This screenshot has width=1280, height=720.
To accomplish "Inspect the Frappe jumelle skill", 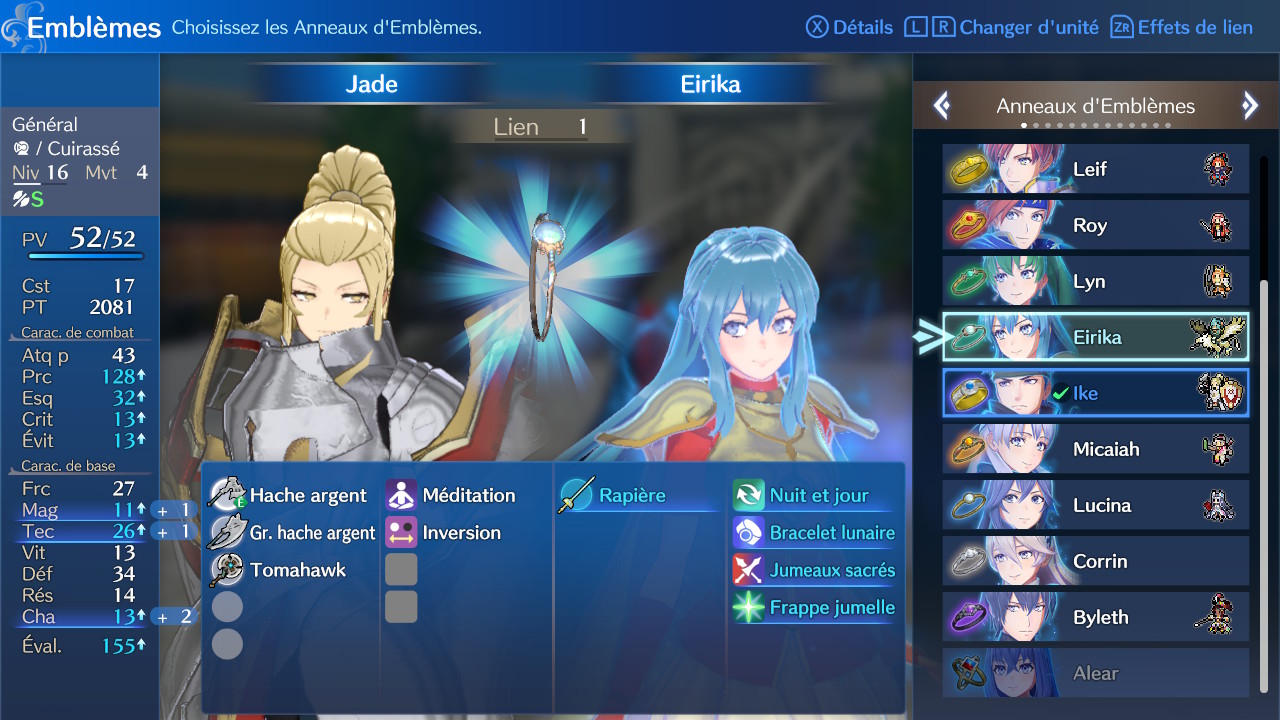I will pos(815,607).
